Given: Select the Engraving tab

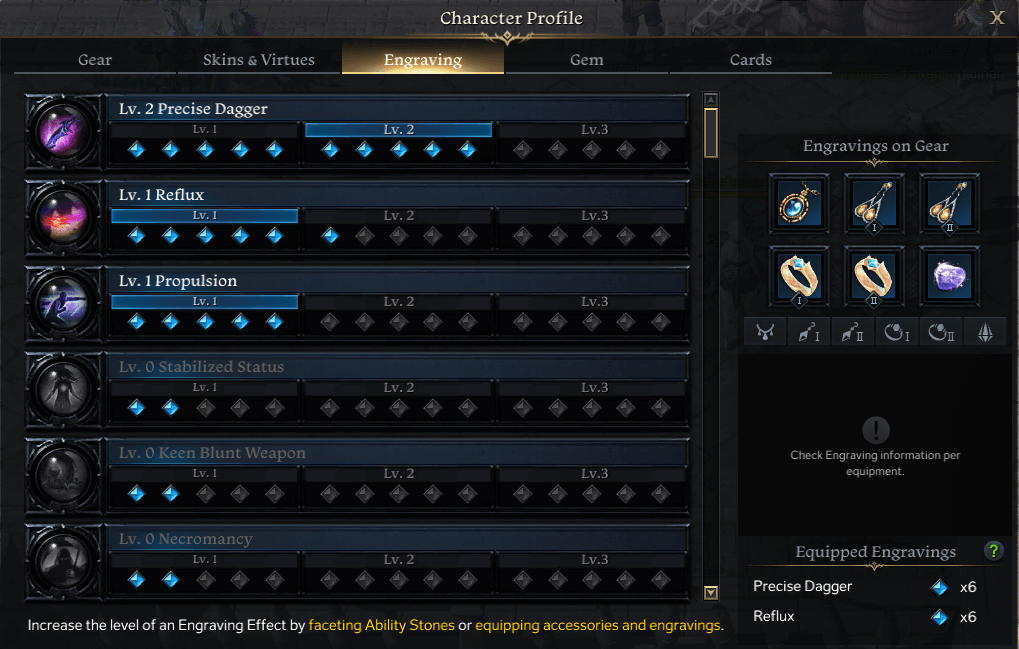Looking at the screenshot, I should point(423,59).
